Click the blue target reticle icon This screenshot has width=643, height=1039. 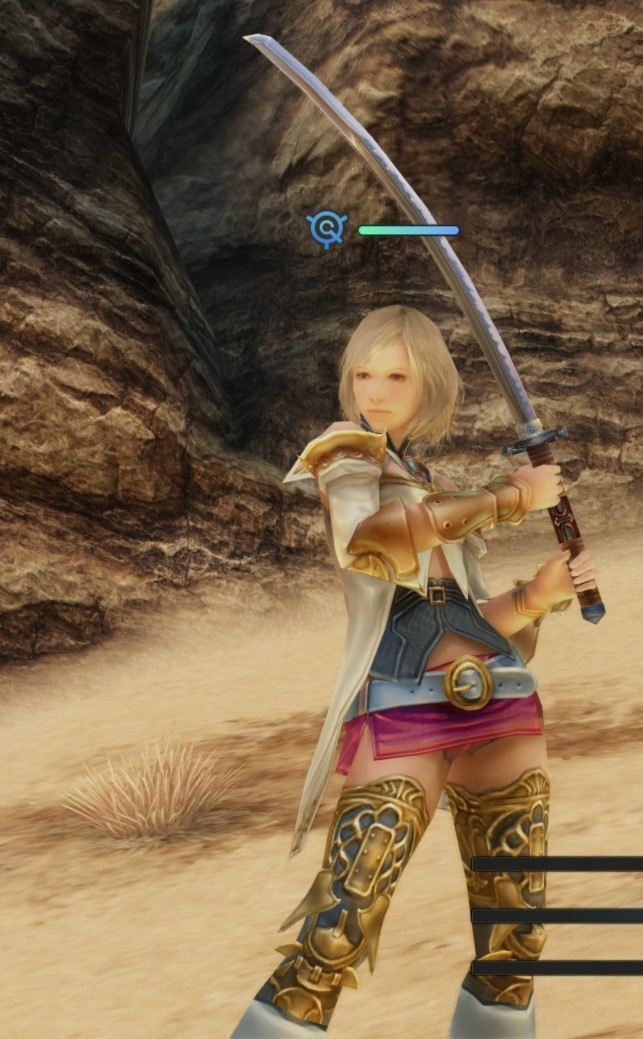(327, 229)
